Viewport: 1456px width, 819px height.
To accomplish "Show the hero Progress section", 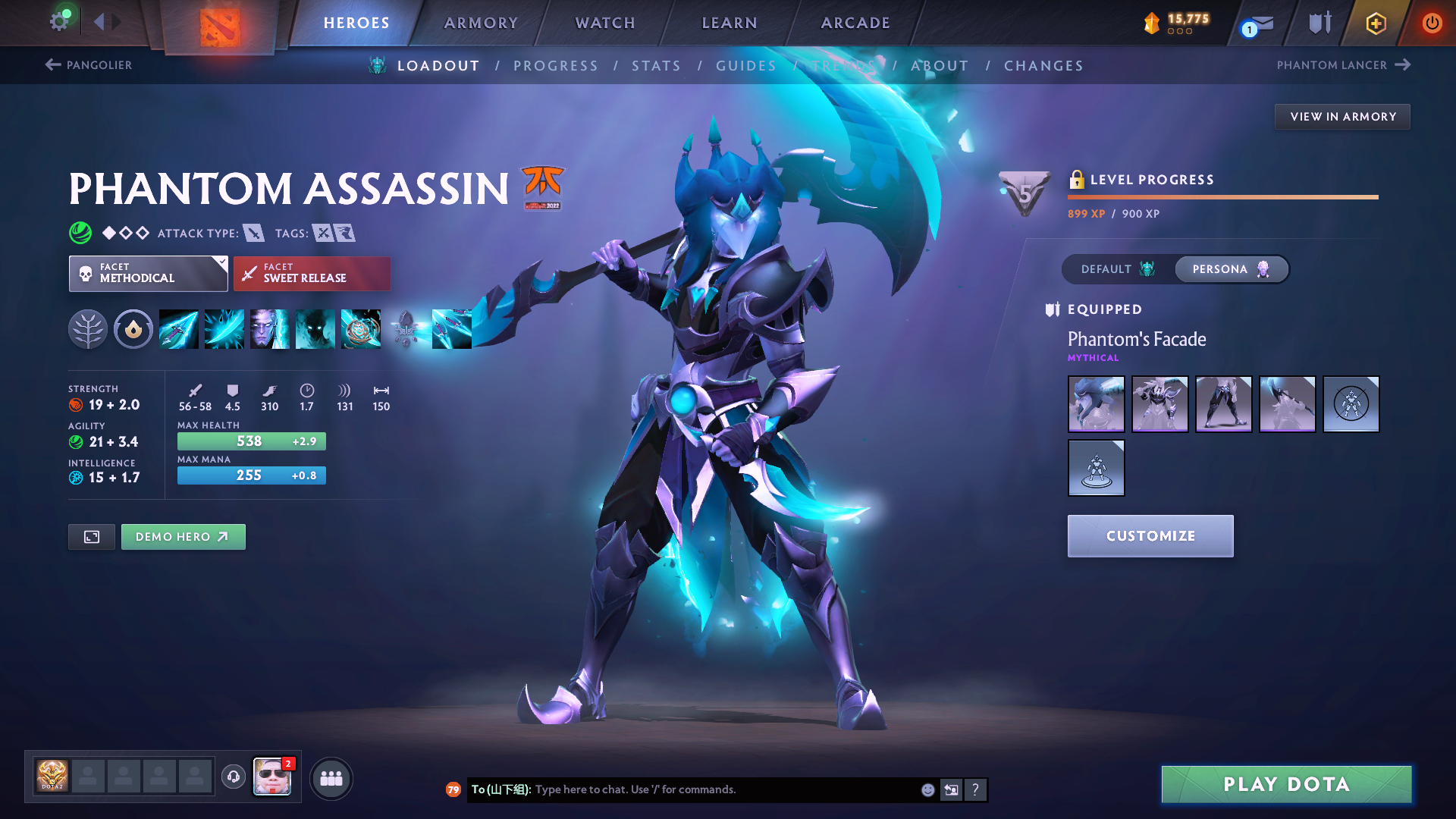I will click(556, 66).
